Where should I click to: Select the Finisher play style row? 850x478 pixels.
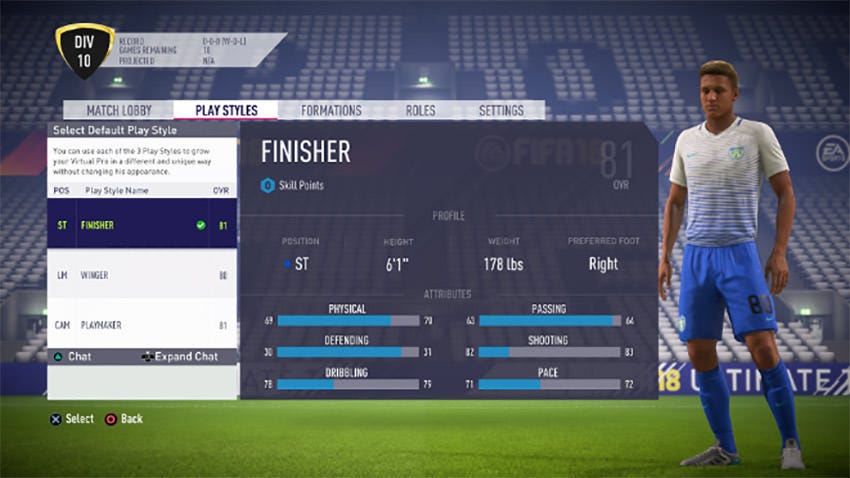pyautogui.click(x=142, y=225)
